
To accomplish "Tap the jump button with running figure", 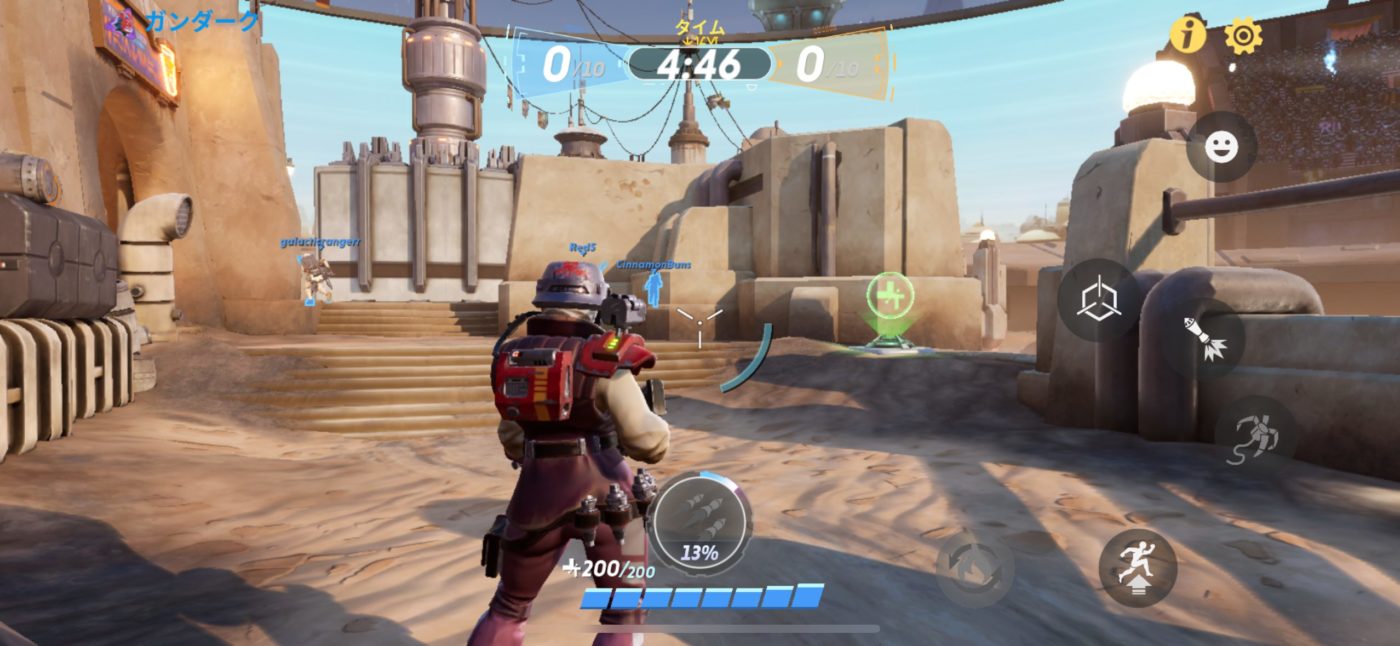I will point(1138,567).
